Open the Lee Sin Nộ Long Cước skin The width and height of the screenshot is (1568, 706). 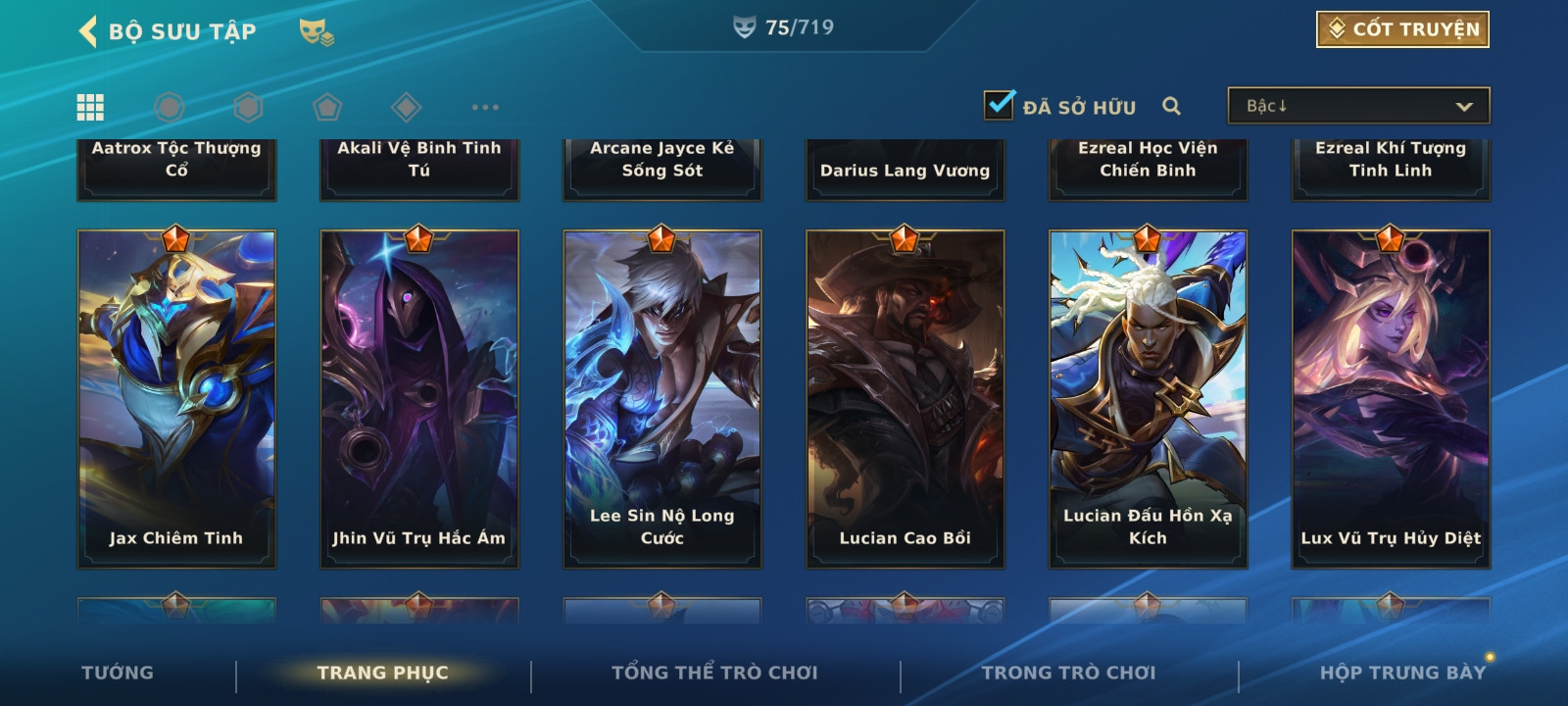click(662, 398)
